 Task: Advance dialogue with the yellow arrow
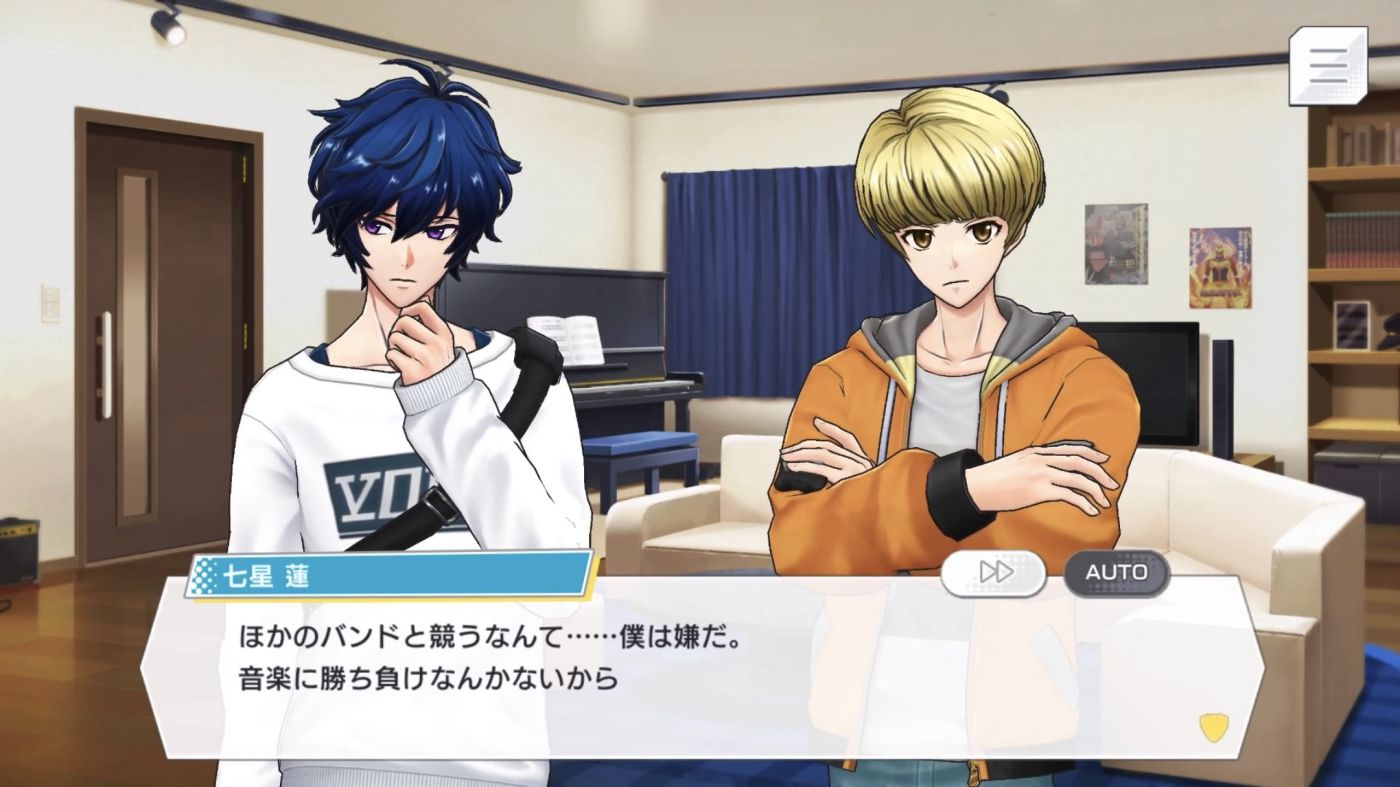[x=1213, y=728]
